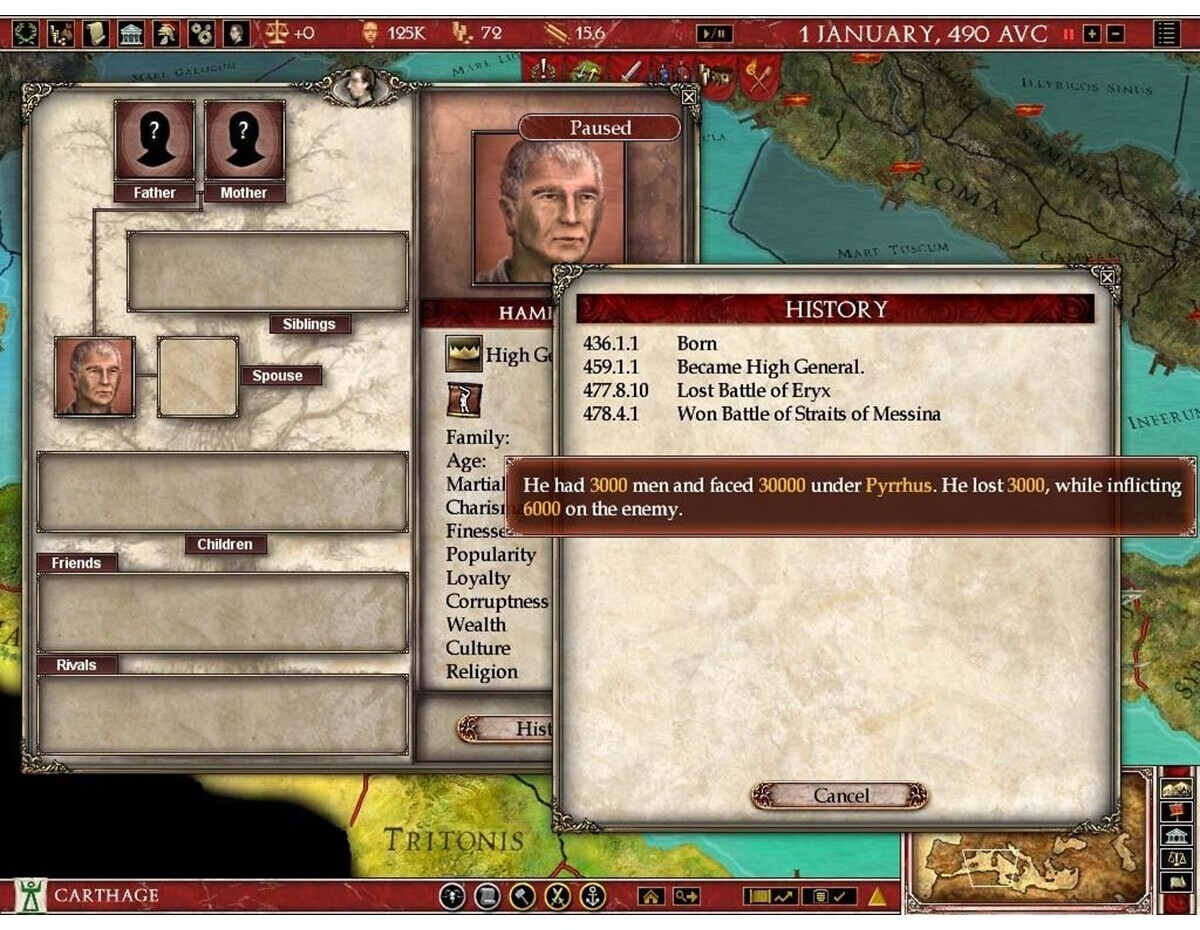Click the yellow triangle alert icon
This screenshot has height=930, width=1200.
[877, 897]
